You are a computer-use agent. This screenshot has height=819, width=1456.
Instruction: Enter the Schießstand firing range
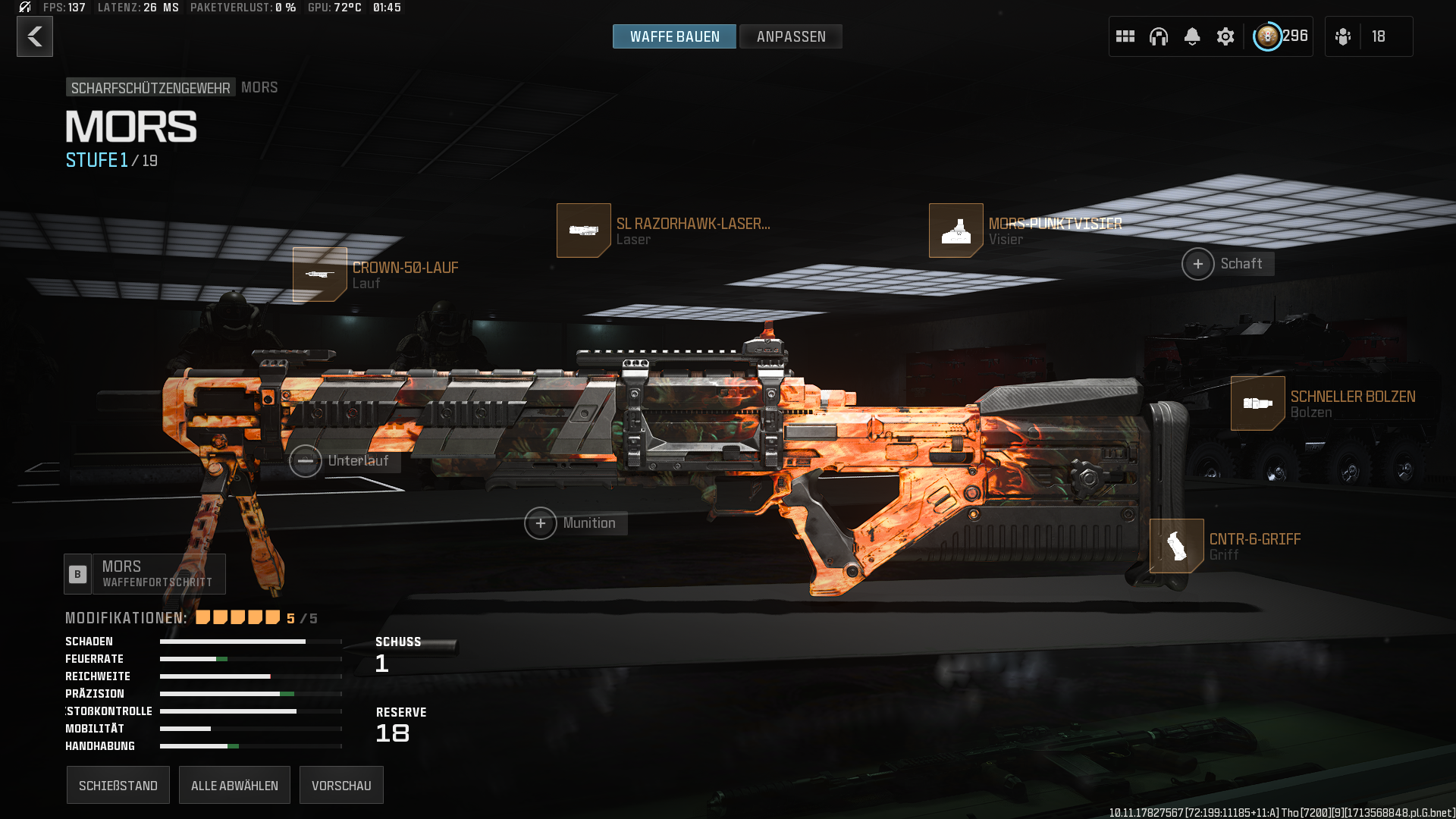tap(118, 785)
